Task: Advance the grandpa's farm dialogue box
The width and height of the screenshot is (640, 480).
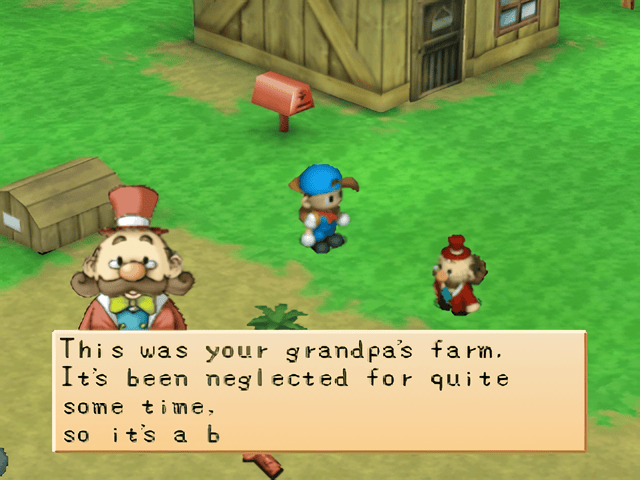Action: (318, 392)
